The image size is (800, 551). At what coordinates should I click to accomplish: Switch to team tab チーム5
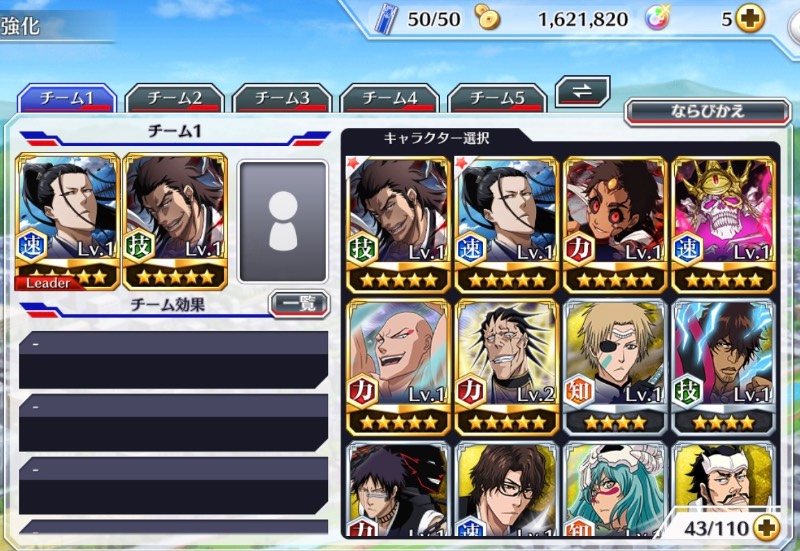click(497, 98)
